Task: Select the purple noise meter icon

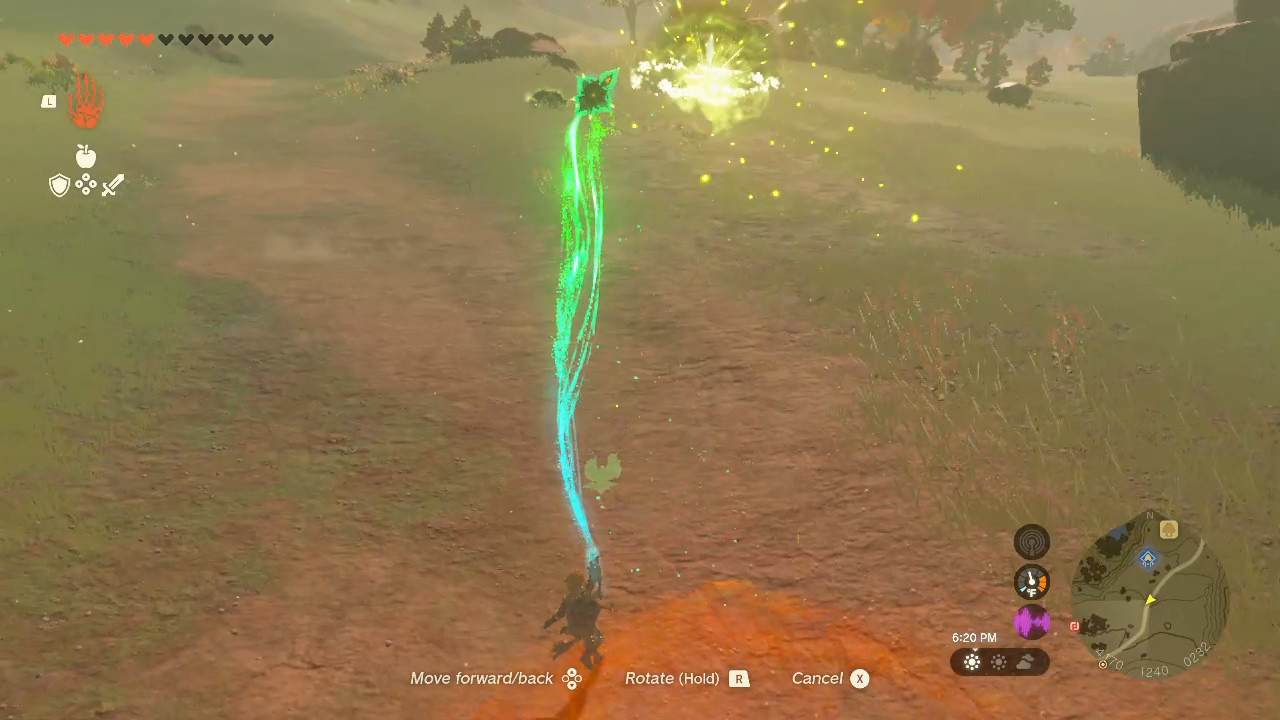Action: 1032,622
